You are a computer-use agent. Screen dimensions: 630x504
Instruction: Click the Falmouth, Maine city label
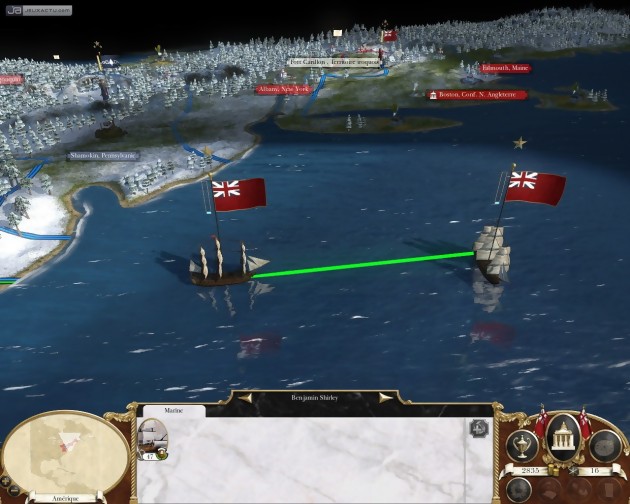click(x=505, y=68)
